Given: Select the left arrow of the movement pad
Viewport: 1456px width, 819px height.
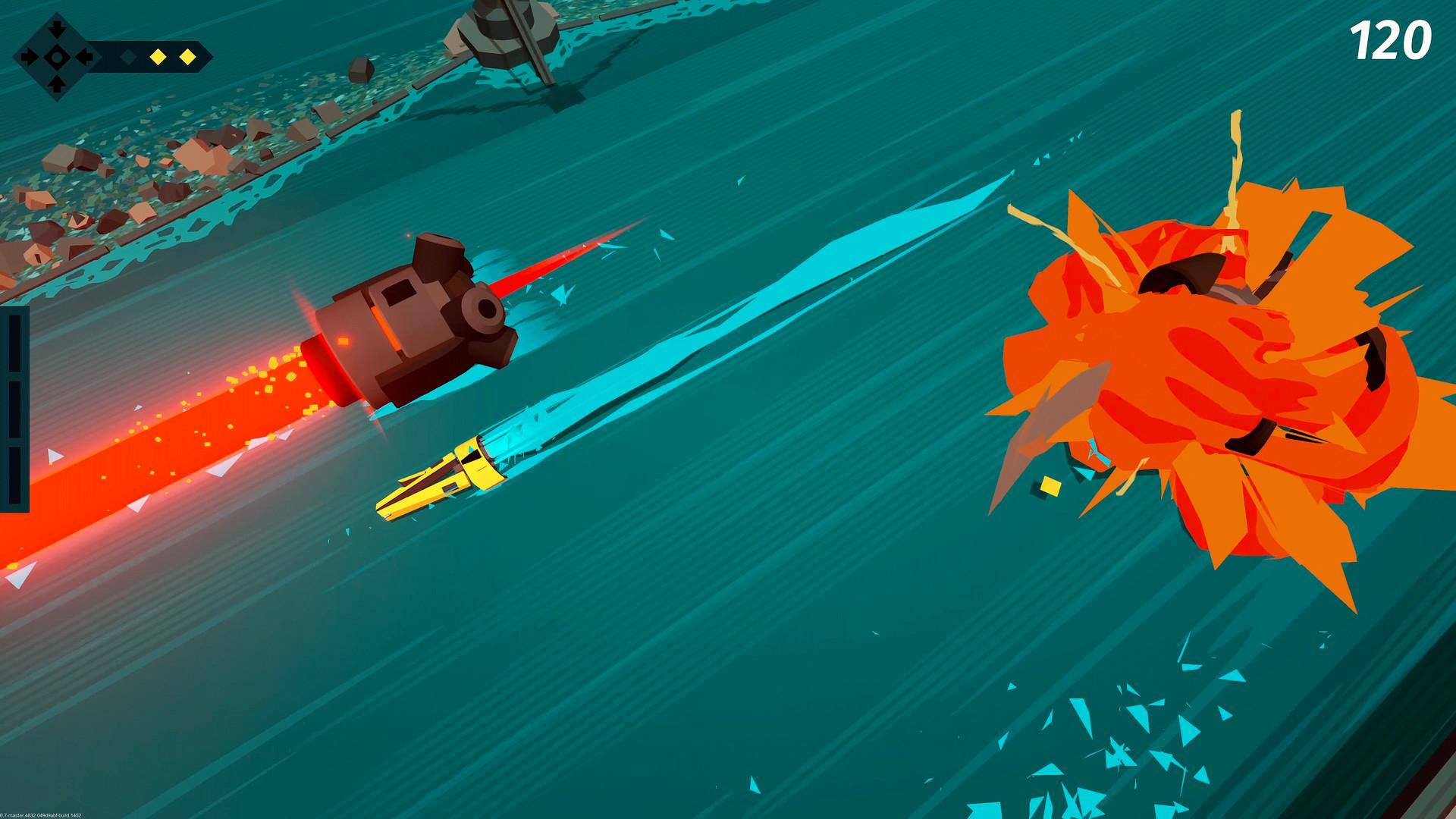Looking at the screenshot, I should tap(28, 57).
